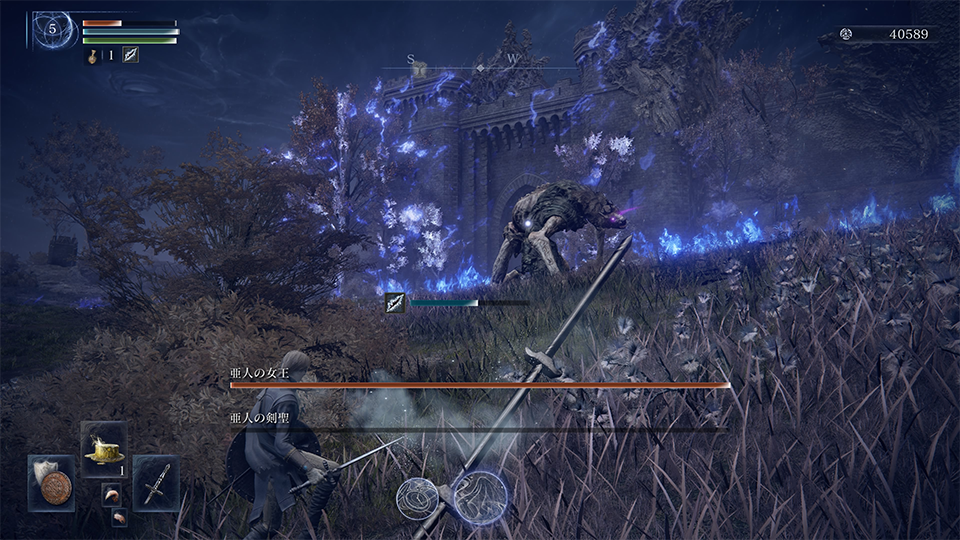Activate the smaller circular skill orb

418,498
